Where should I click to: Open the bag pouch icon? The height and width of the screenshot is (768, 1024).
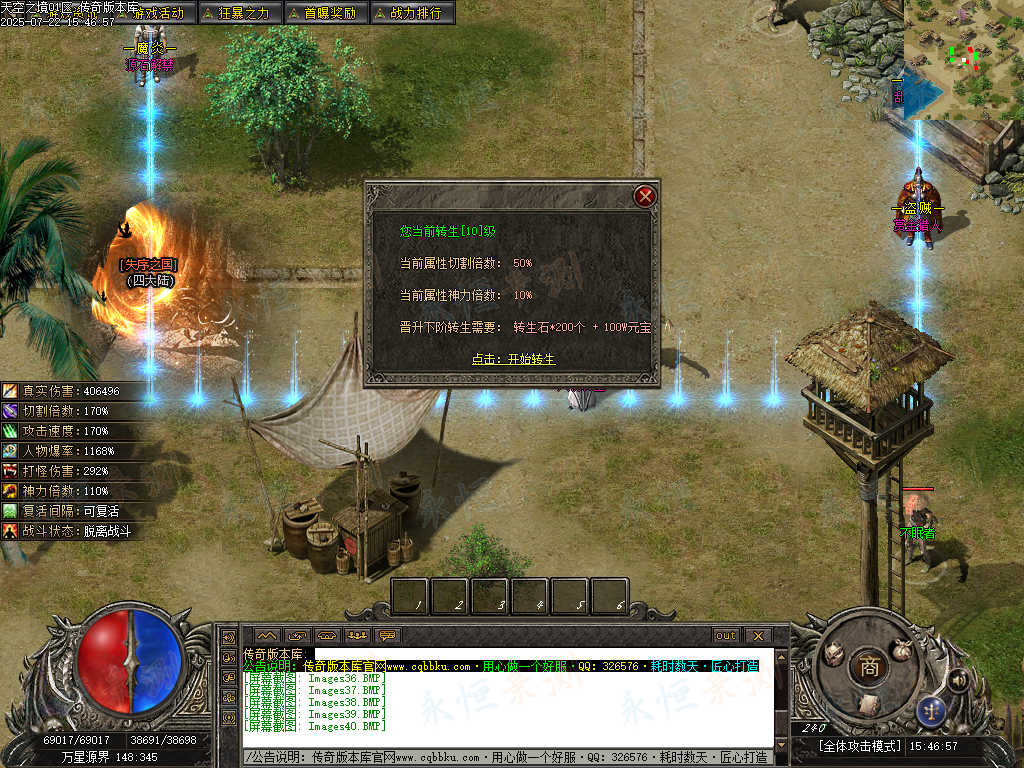click(903, 648)
